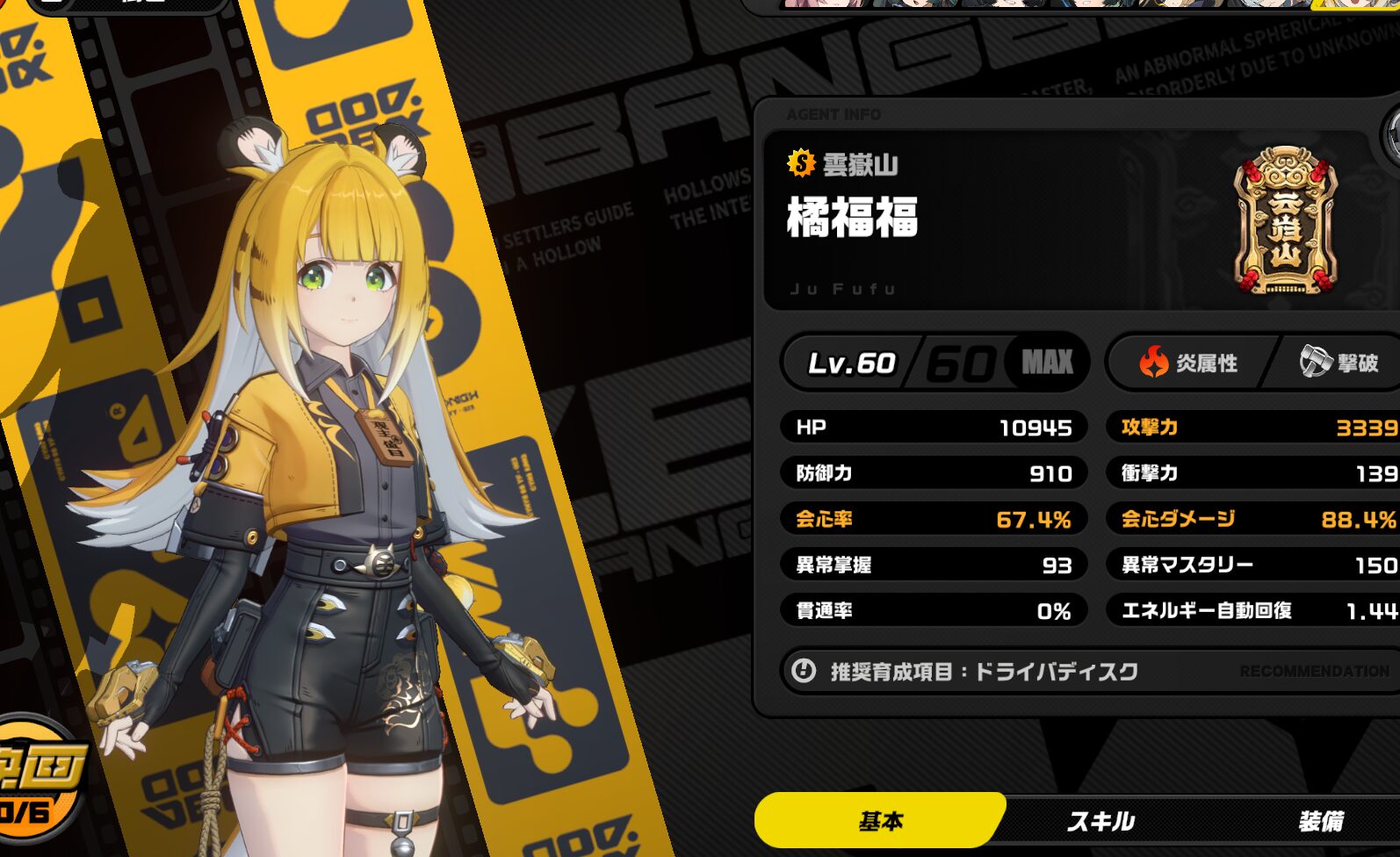
Task: Click the 雲嶽山 faction emblem
Action: coord(1285,220)
